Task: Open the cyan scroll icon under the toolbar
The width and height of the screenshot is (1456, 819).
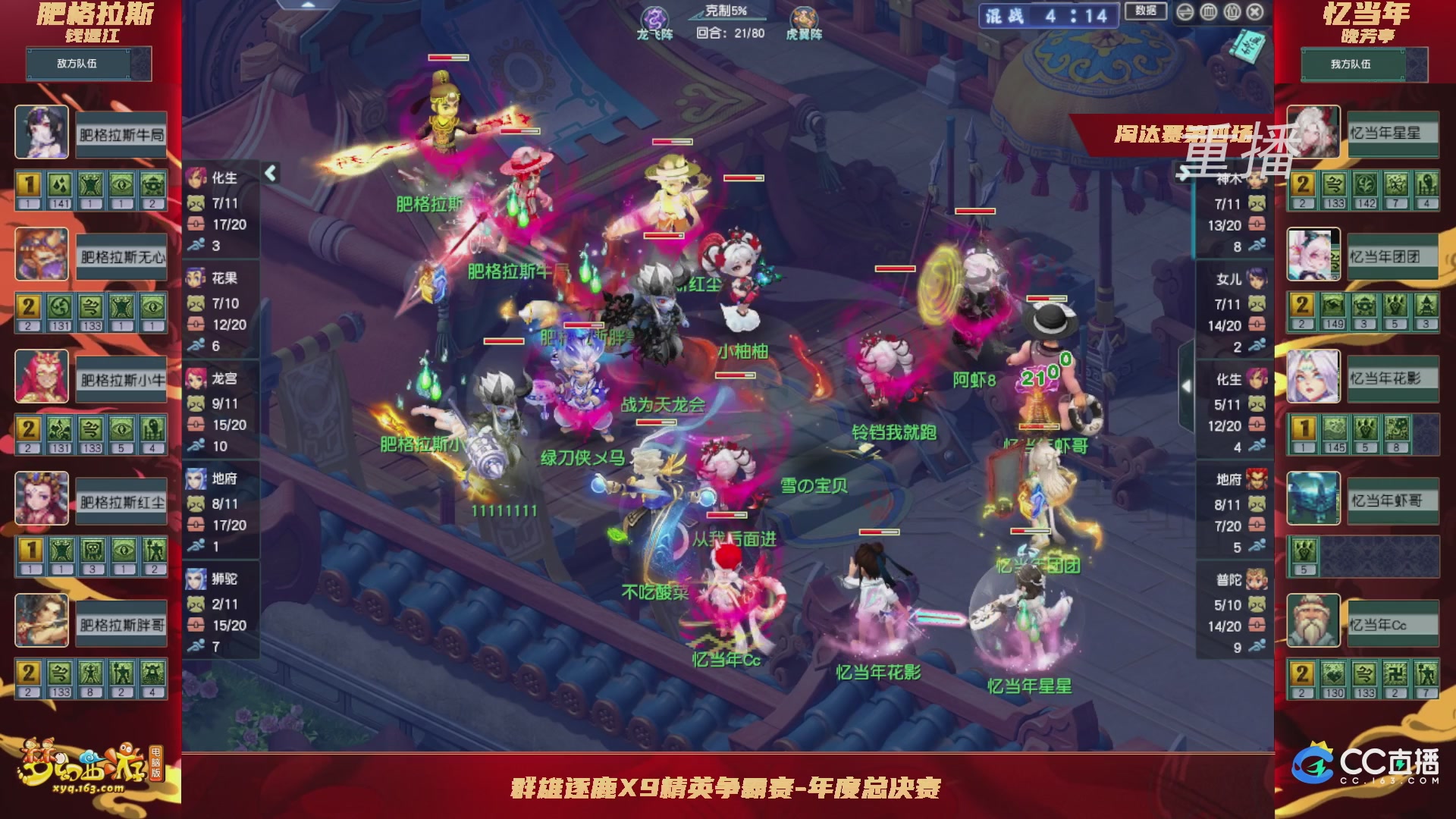Action: (1248, 44)
